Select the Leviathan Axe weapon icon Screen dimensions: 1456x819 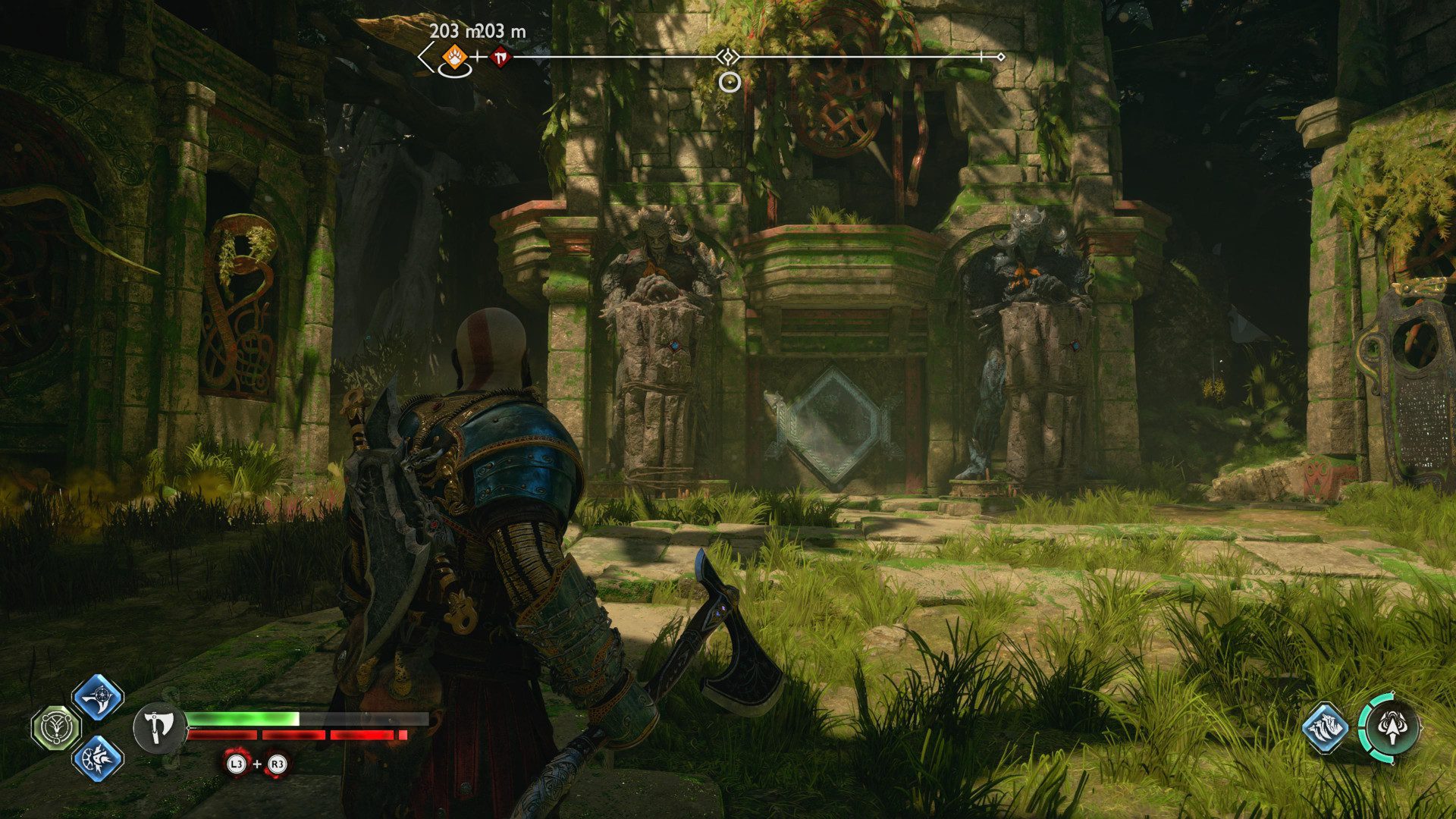point(159,728)
